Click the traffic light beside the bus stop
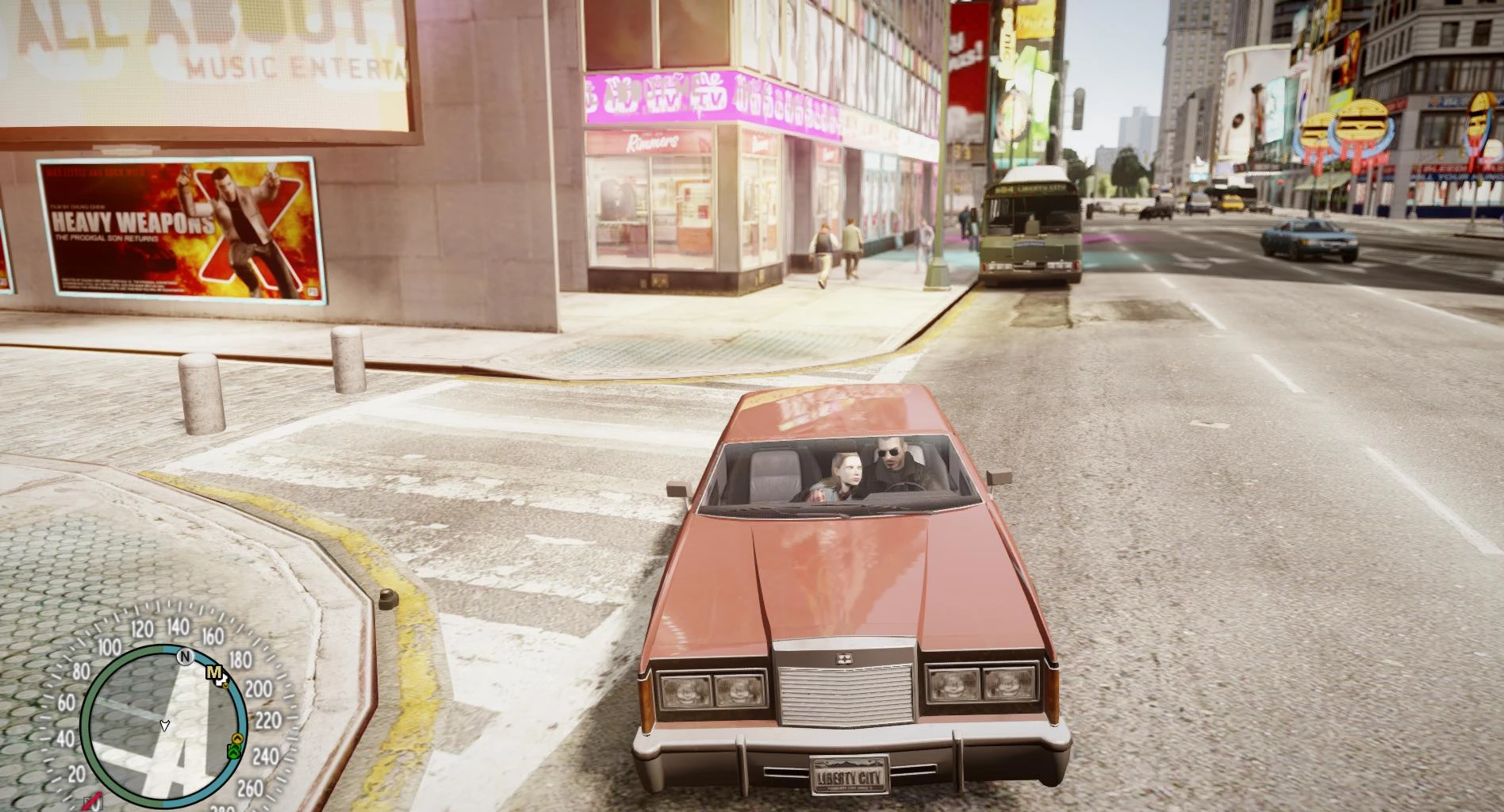This screenshot has width=1504, height=812. [x=1078, y=109]
